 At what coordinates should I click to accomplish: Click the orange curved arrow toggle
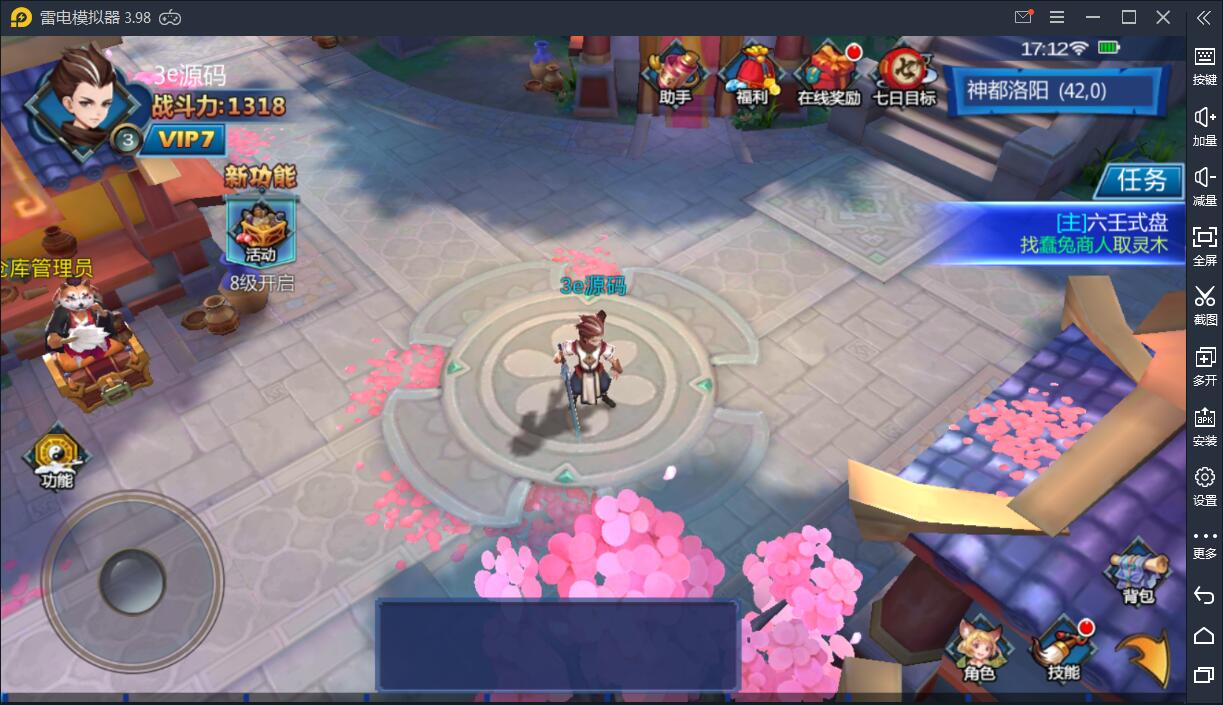coord(1145,655)
